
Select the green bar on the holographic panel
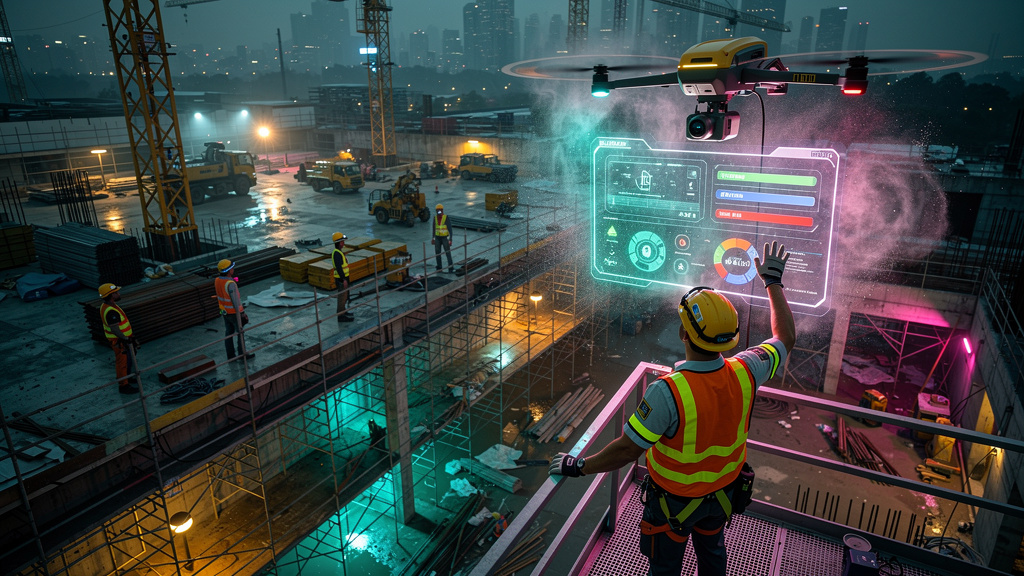[766, 179]
